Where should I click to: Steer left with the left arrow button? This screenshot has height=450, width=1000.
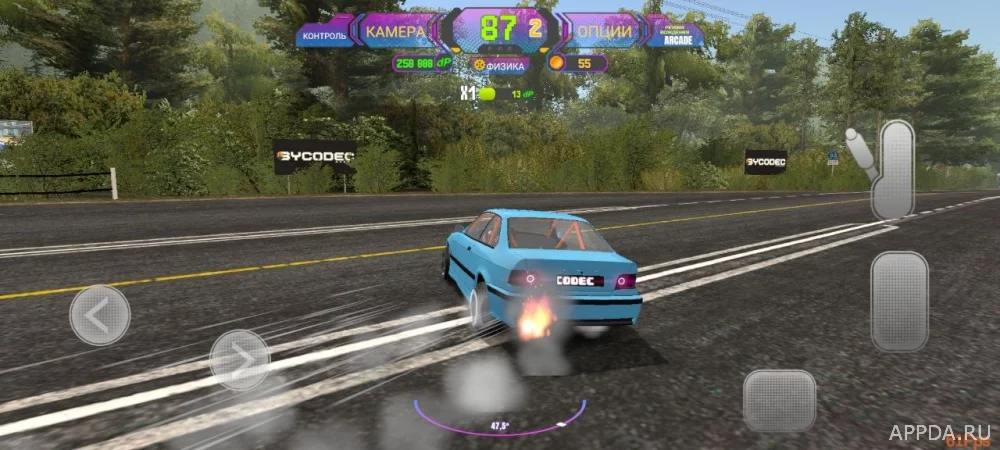(100, 315)
